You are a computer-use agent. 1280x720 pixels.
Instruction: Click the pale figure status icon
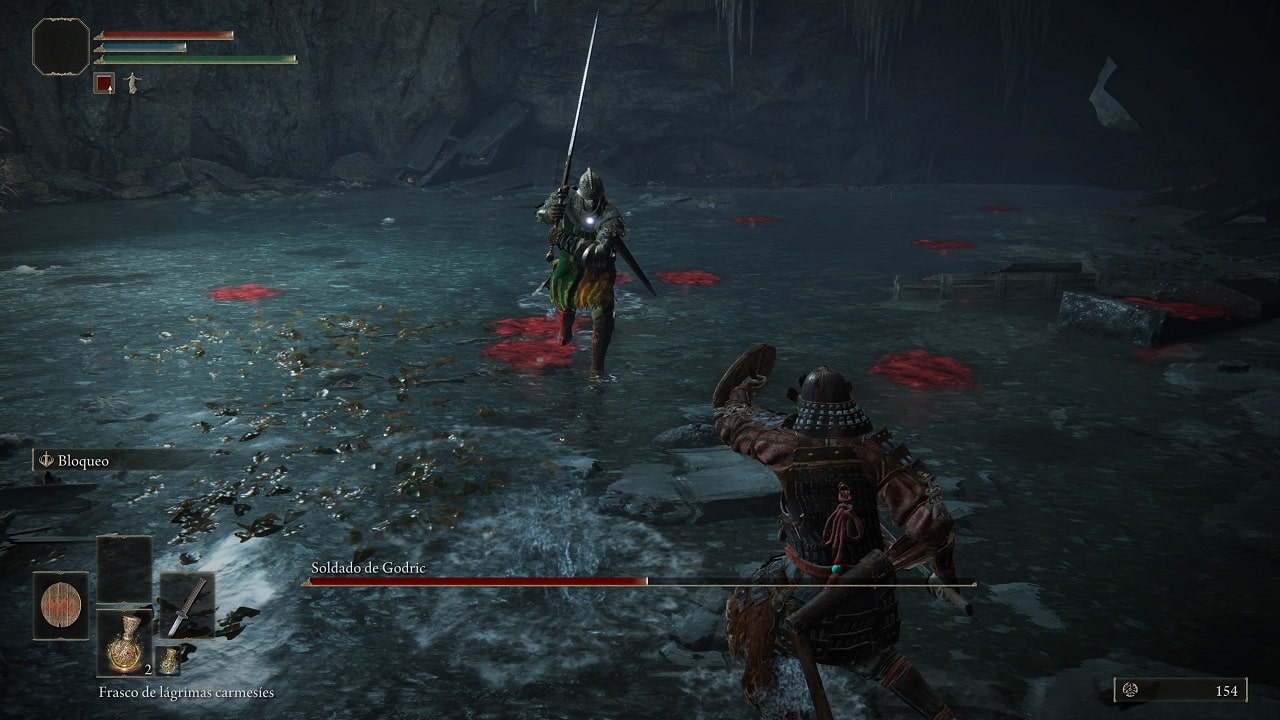(131, 84)
